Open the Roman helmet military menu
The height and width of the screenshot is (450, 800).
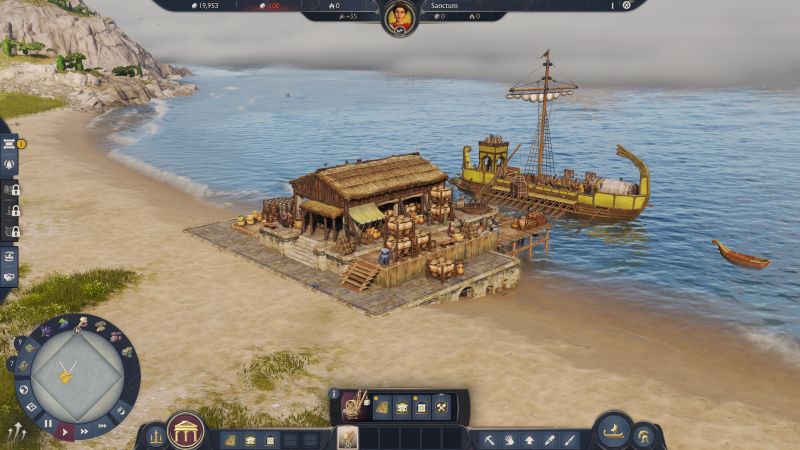[x=643, y=436]
